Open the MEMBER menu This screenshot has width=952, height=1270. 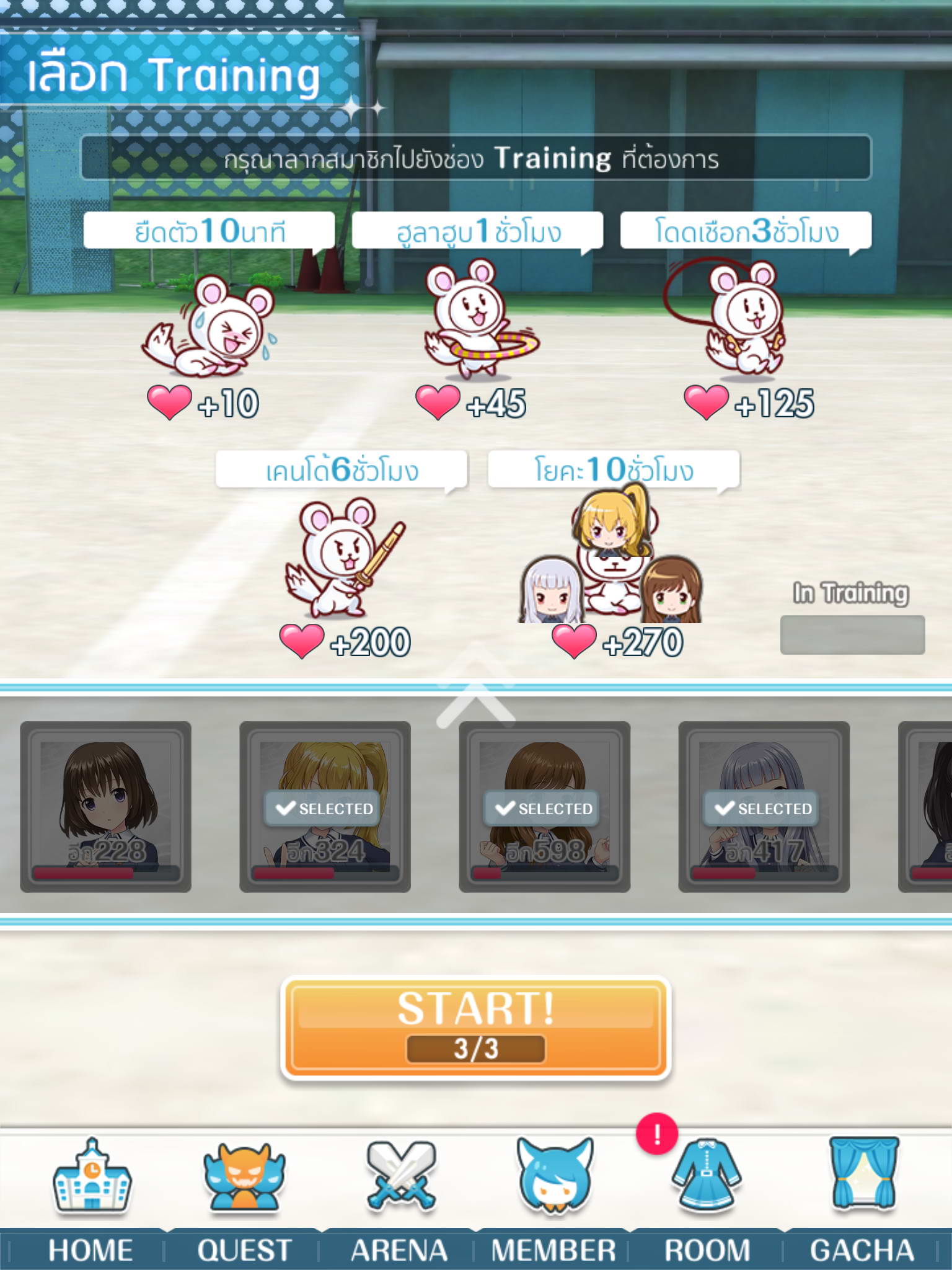coord(553,1200)
